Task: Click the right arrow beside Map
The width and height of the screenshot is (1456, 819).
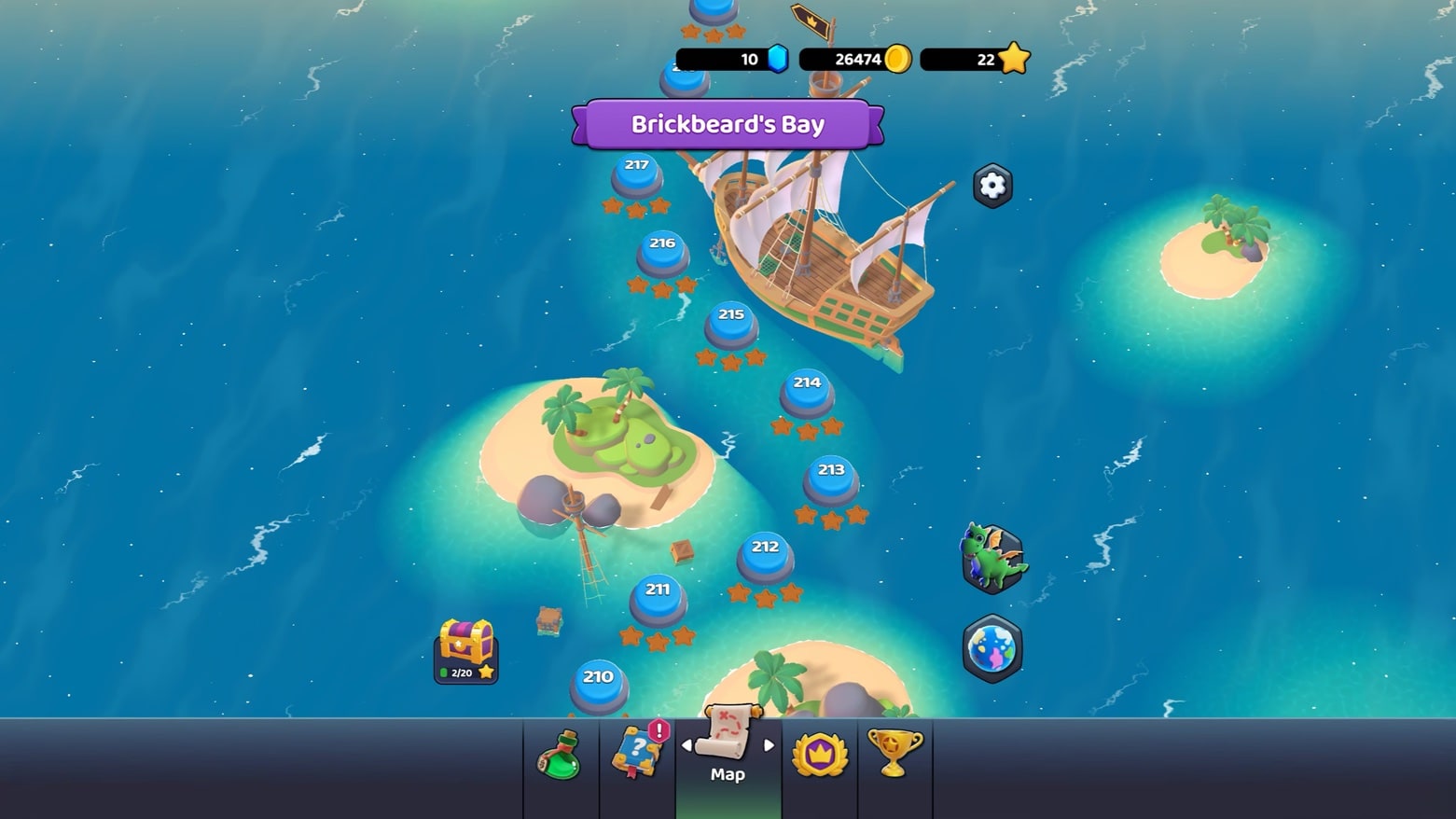Action: pos(769,745)
